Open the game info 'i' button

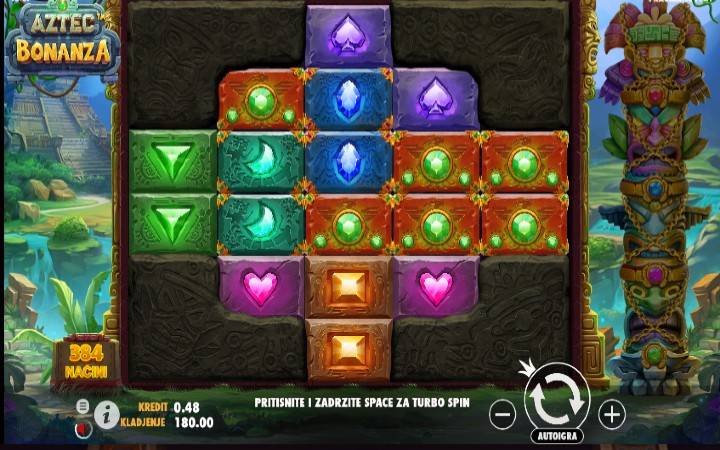[x=107, y=413]
